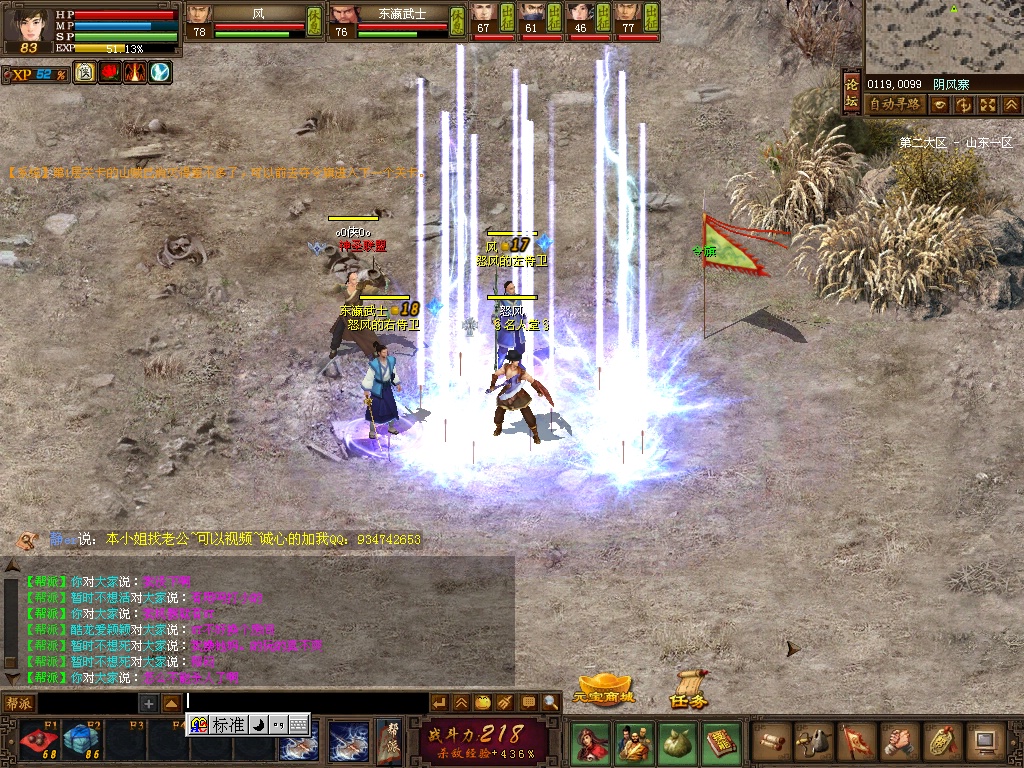Click the 自动寻路 auto-pathfinding button
Viewport: 1024px width, 768px height.
[x=894, y=104]
